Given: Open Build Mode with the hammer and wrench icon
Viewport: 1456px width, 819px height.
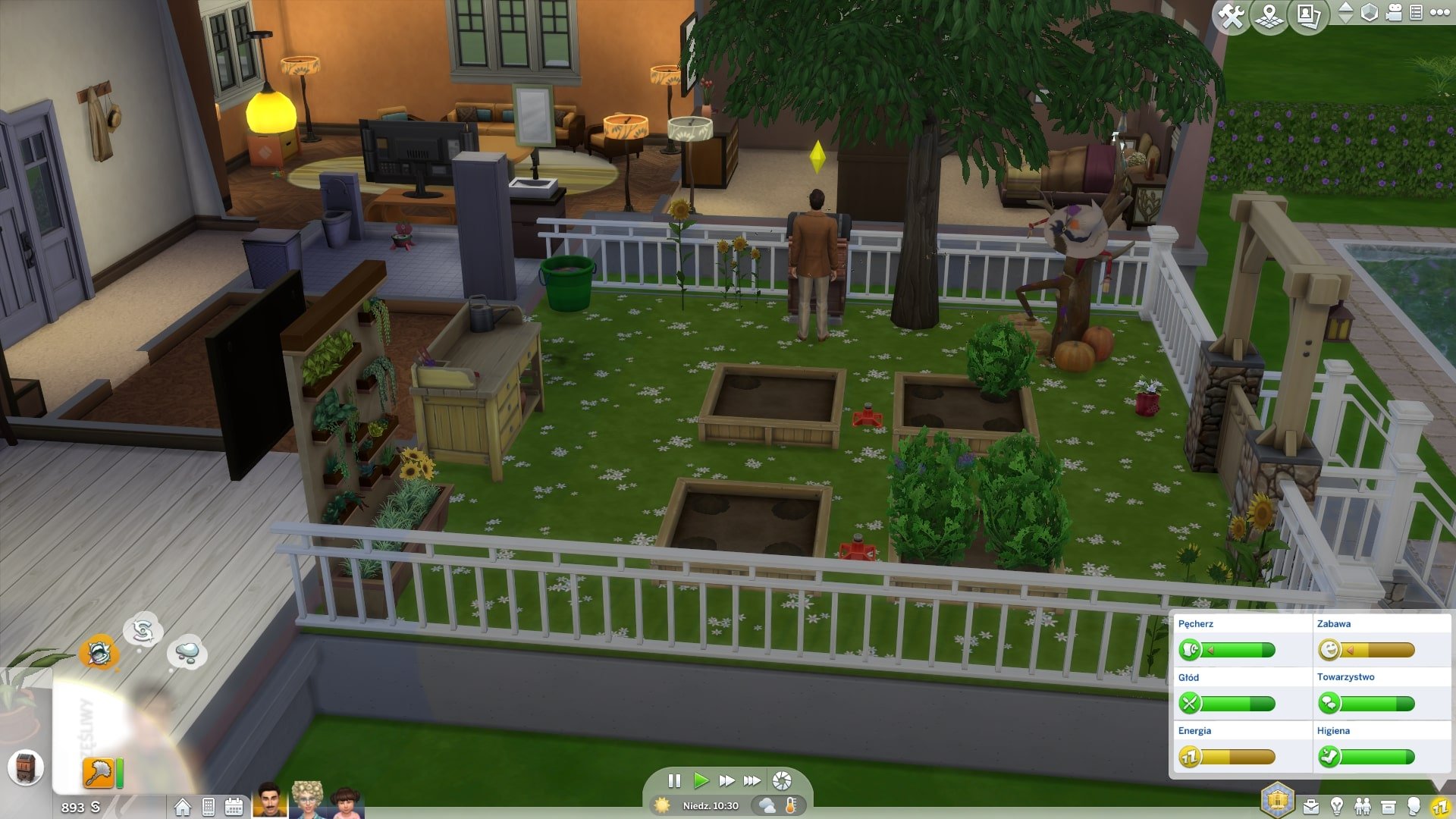Looking at the screenshot, I should (1230, 15).
